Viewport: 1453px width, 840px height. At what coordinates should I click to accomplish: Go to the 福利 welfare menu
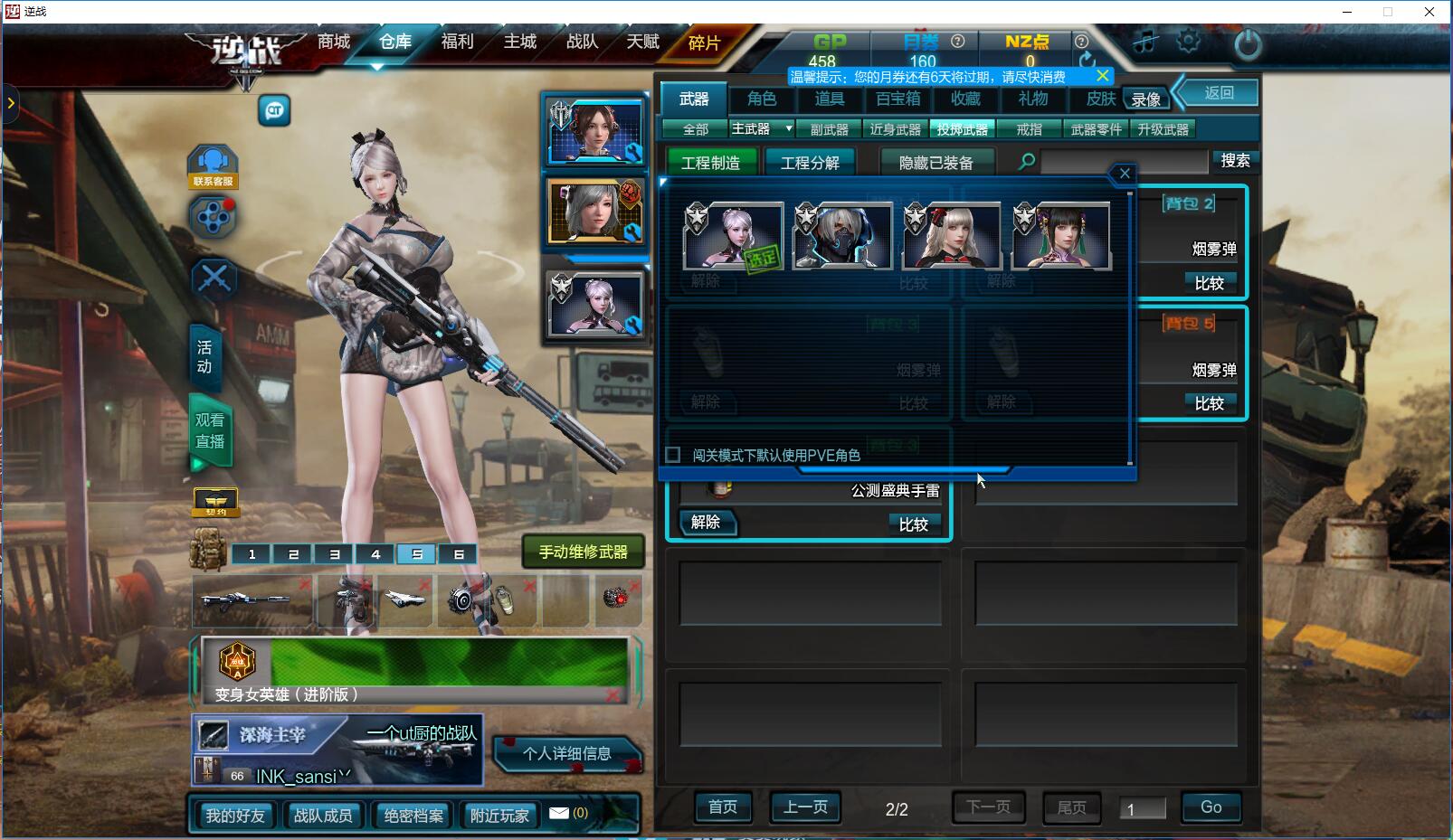457,42
